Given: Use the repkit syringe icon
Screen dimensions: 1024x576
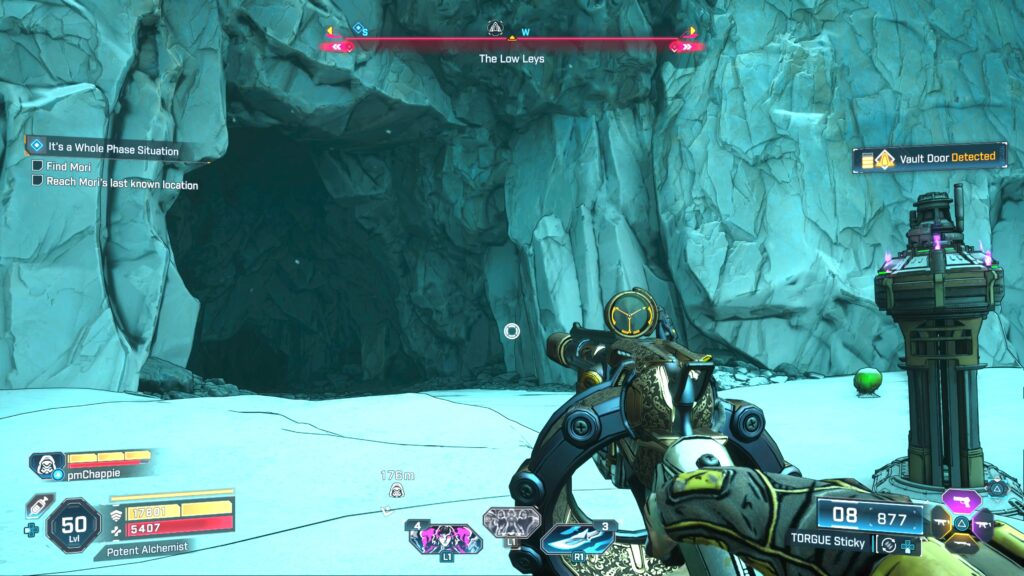Looking at the screenshot, I should coord(35,503).
